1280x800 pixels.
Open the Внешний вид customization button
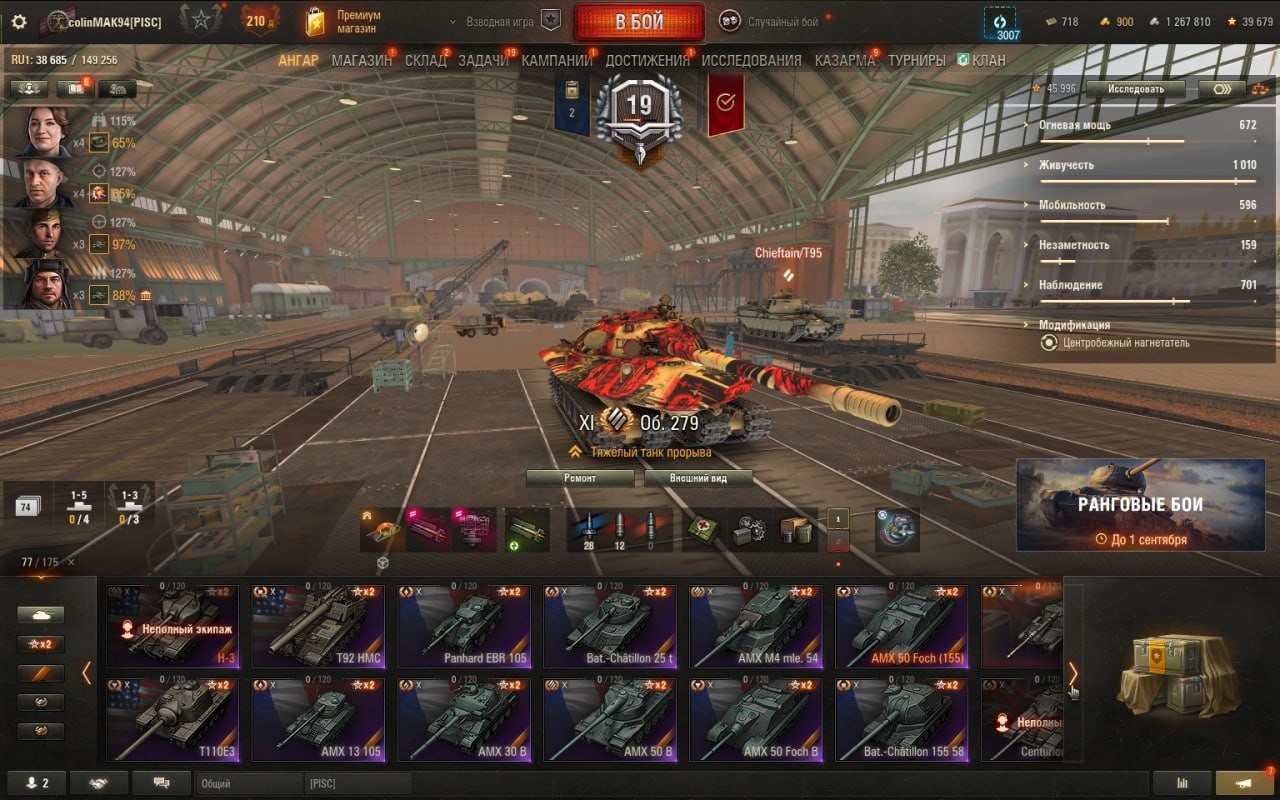point(697,478)
